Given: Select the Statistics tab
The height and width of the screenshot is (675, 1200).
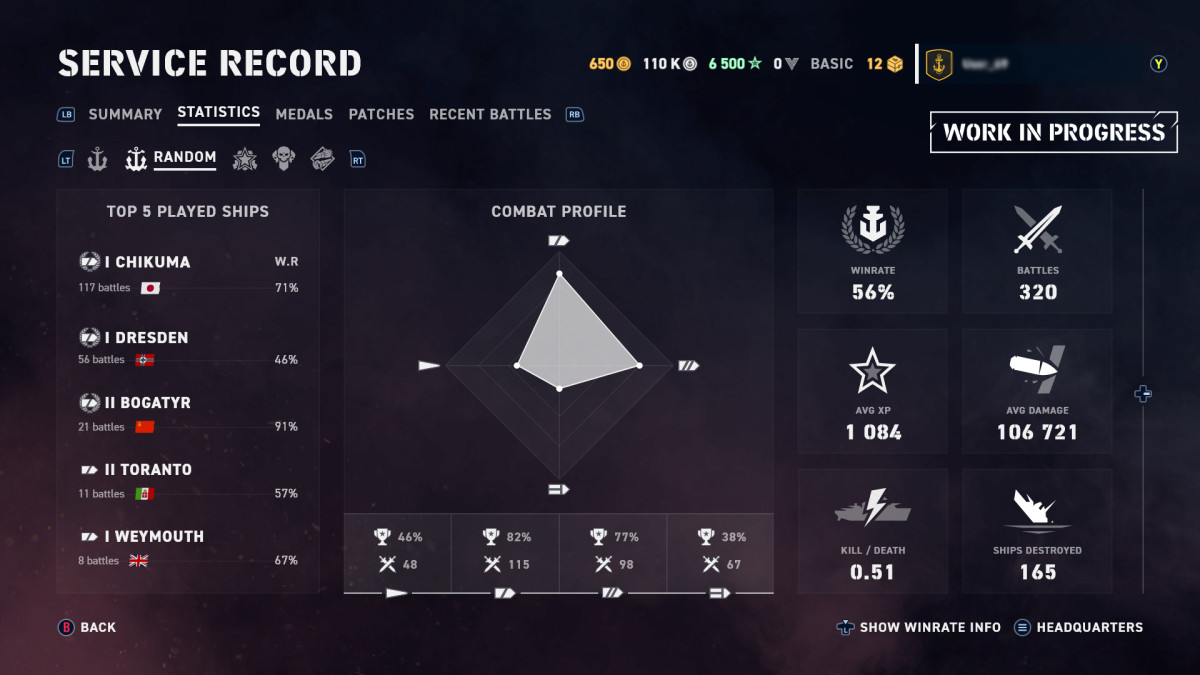Looking at the screenshot, I should 218,113.
